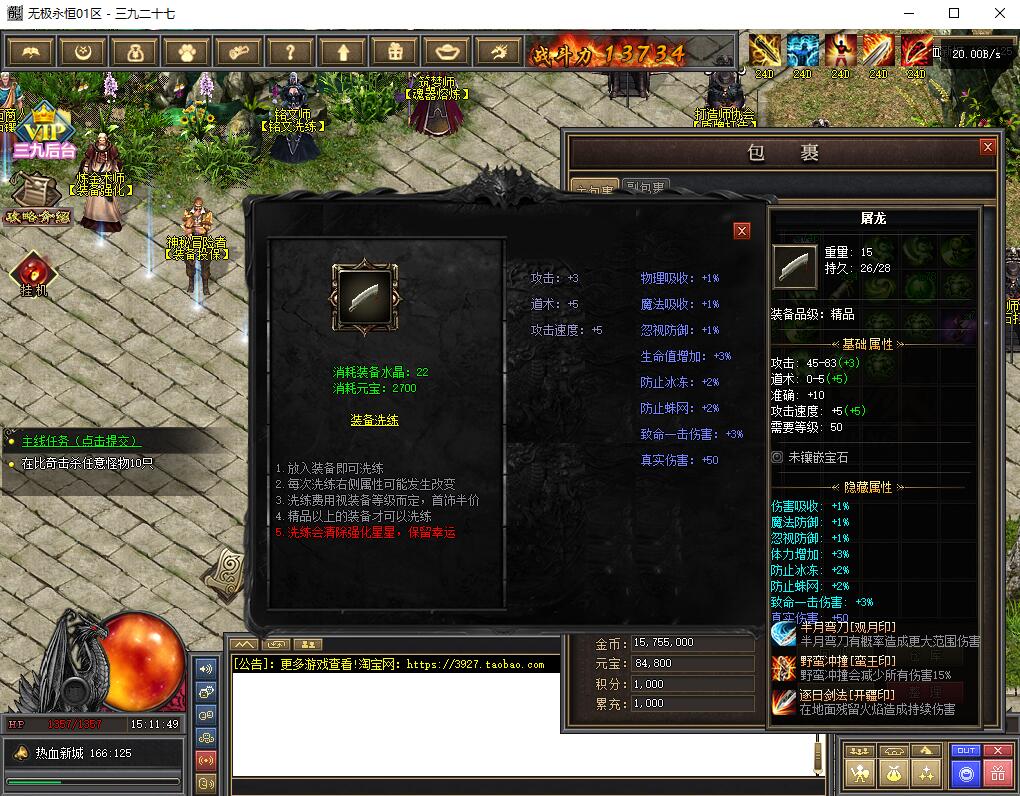Image resolution: width=1020 pixels, height=796 pixels.
Task: Click the sparkle stars skills button
Action: (927, 771)
